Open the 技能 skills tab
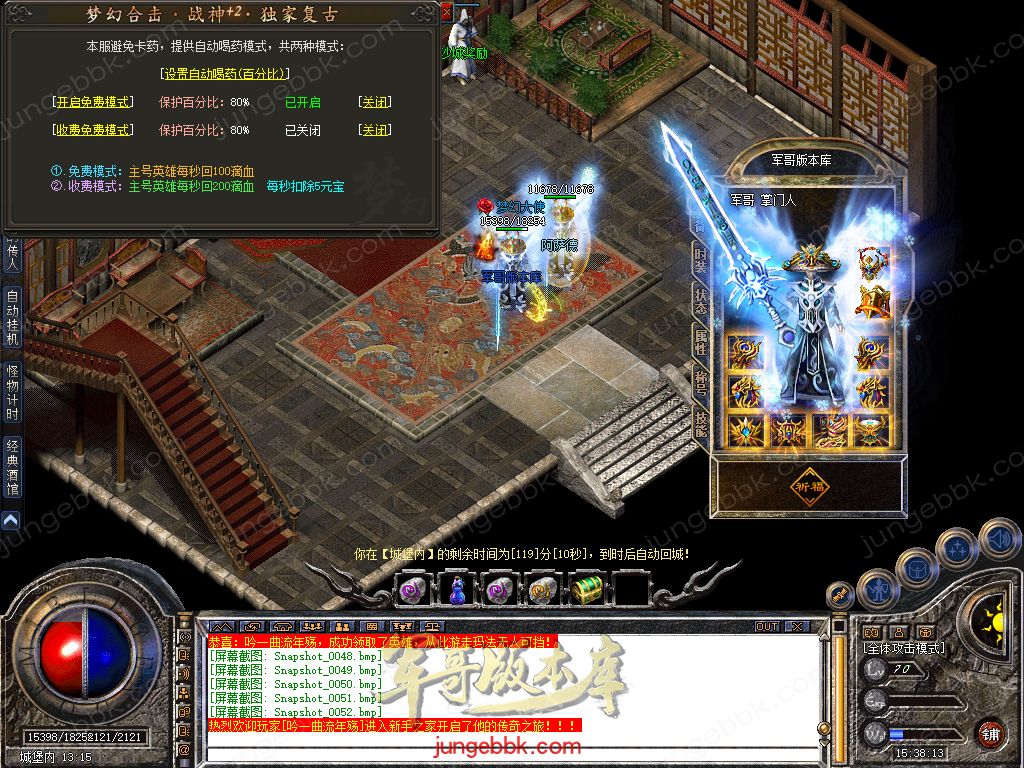 click(x=701, y=421)
